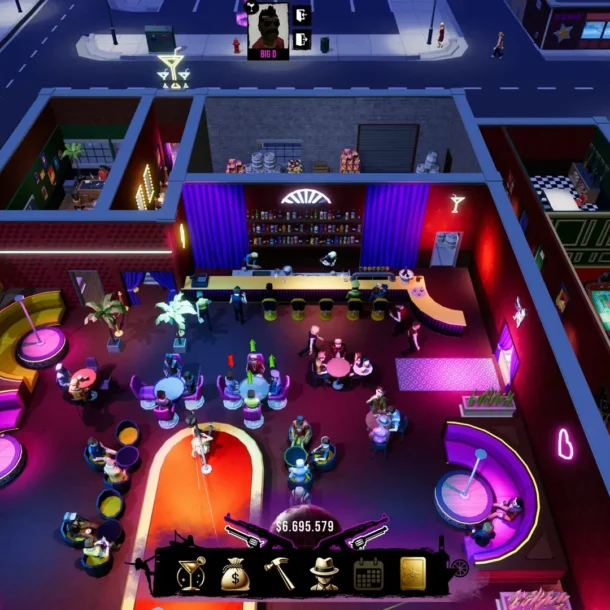Image resolution: width=610 pixels, height=610 pixels.
Task: Click the lower door icon beside Big D
Action: 301,40
